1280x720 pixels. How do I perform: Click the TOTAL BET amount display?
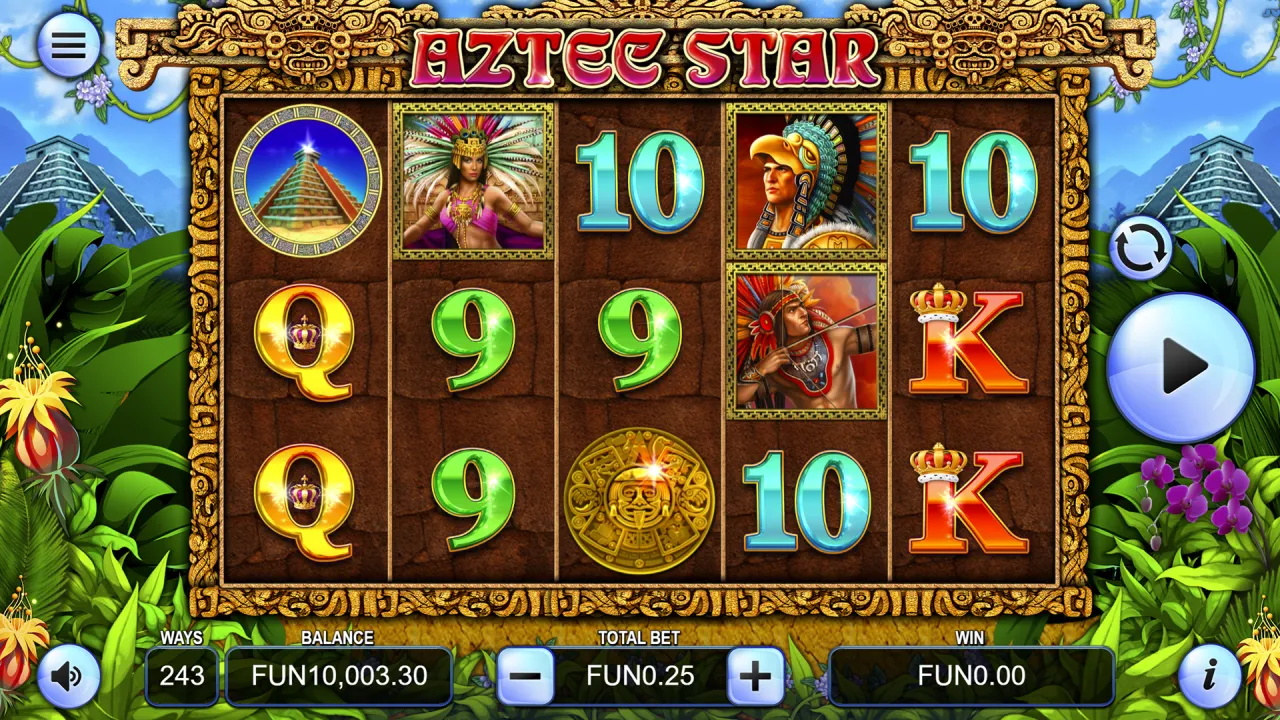click(x=642, y=676)
